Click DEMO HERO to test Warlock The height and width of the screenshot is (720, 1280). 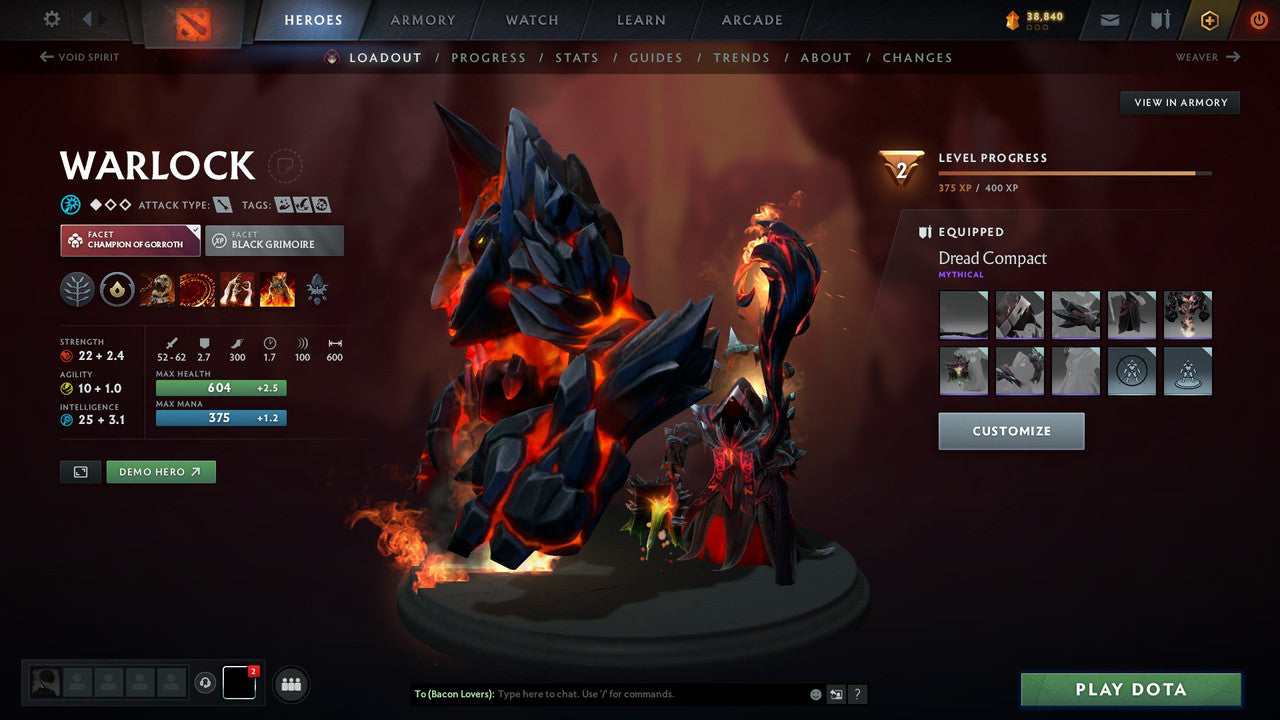coord(160,471)
